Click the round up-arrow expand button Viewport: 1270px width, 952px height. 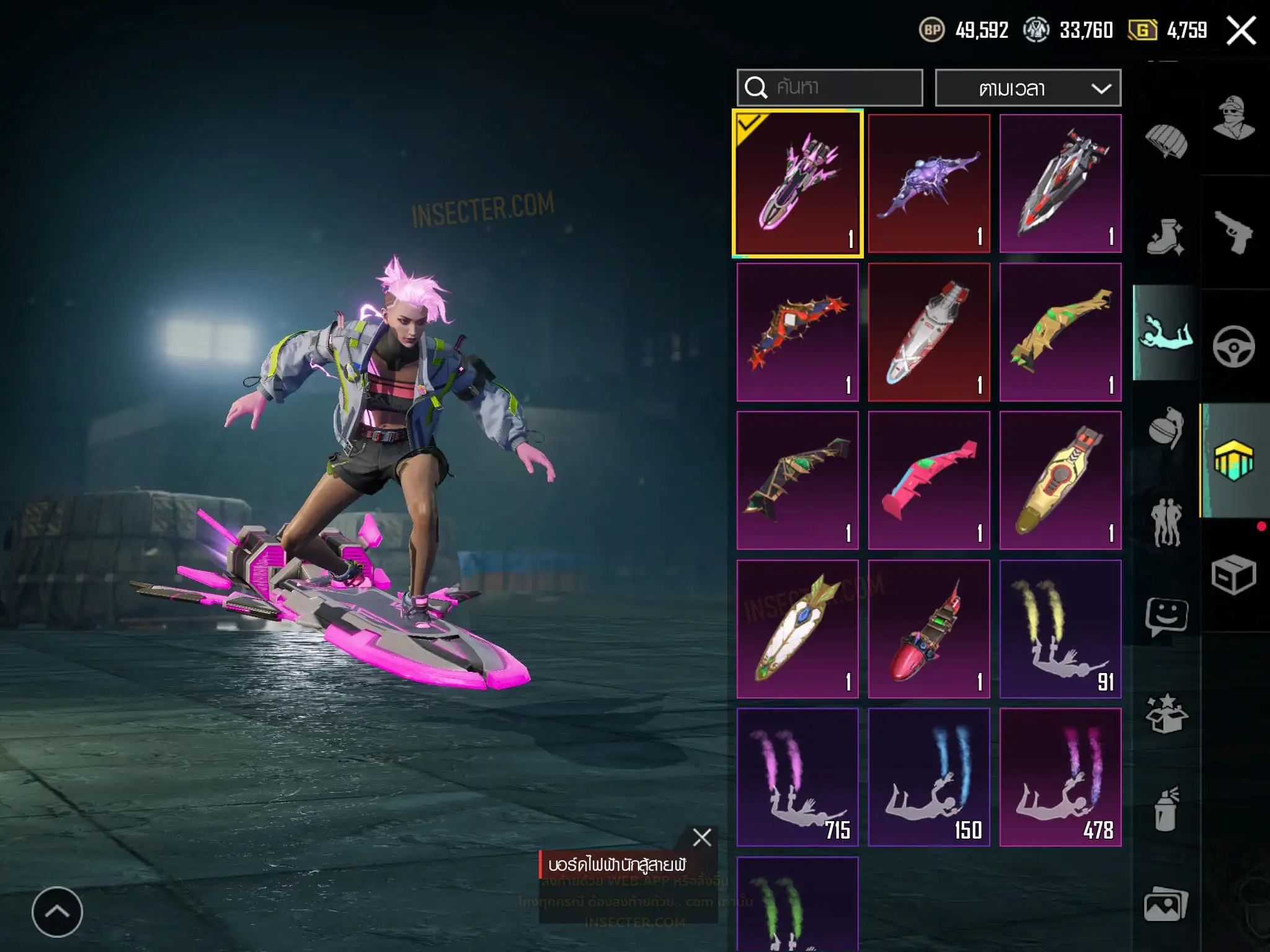57,912
